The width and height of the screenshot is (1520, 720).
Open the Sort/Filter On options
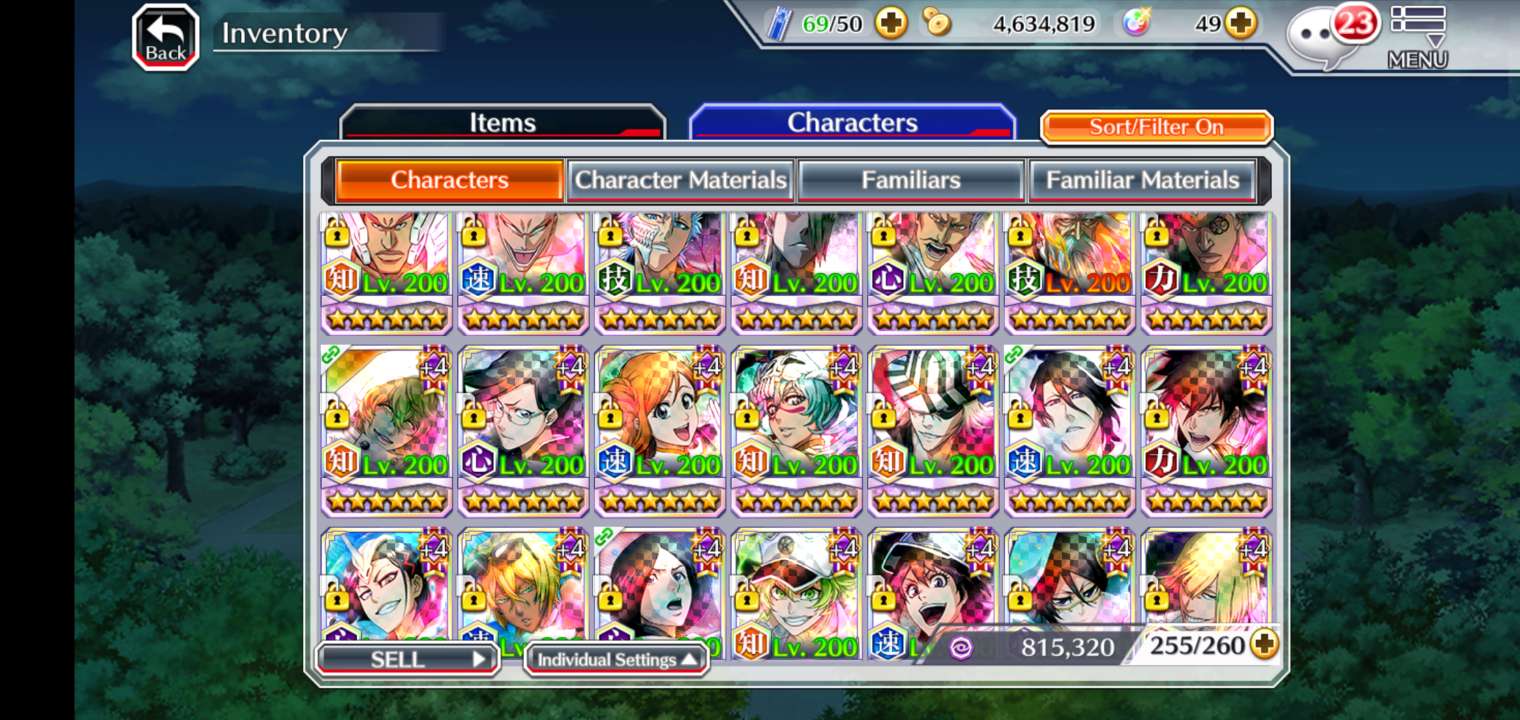click(1156, 127)
